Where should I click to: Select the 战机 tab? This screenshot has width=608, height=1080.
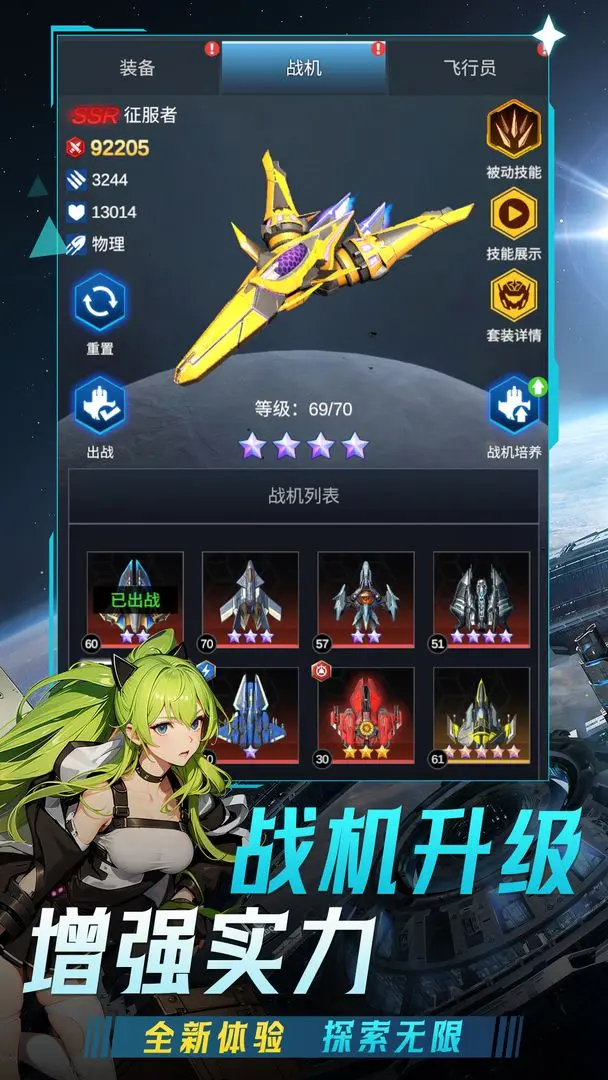coord(303,68)
